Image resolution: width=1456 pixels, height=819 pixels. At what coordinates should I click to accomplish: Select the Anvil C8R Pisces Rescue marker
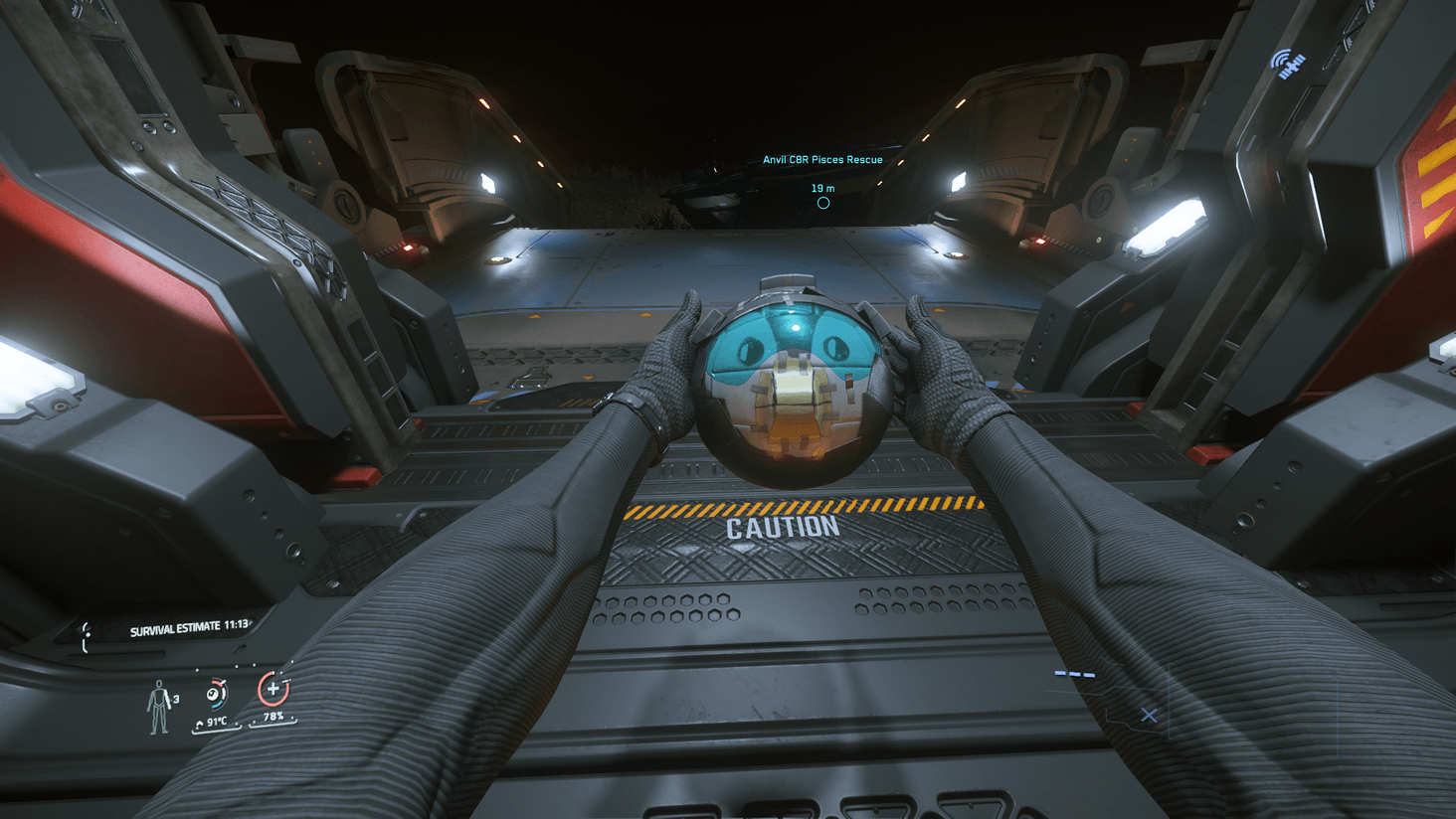click(822, 203)
